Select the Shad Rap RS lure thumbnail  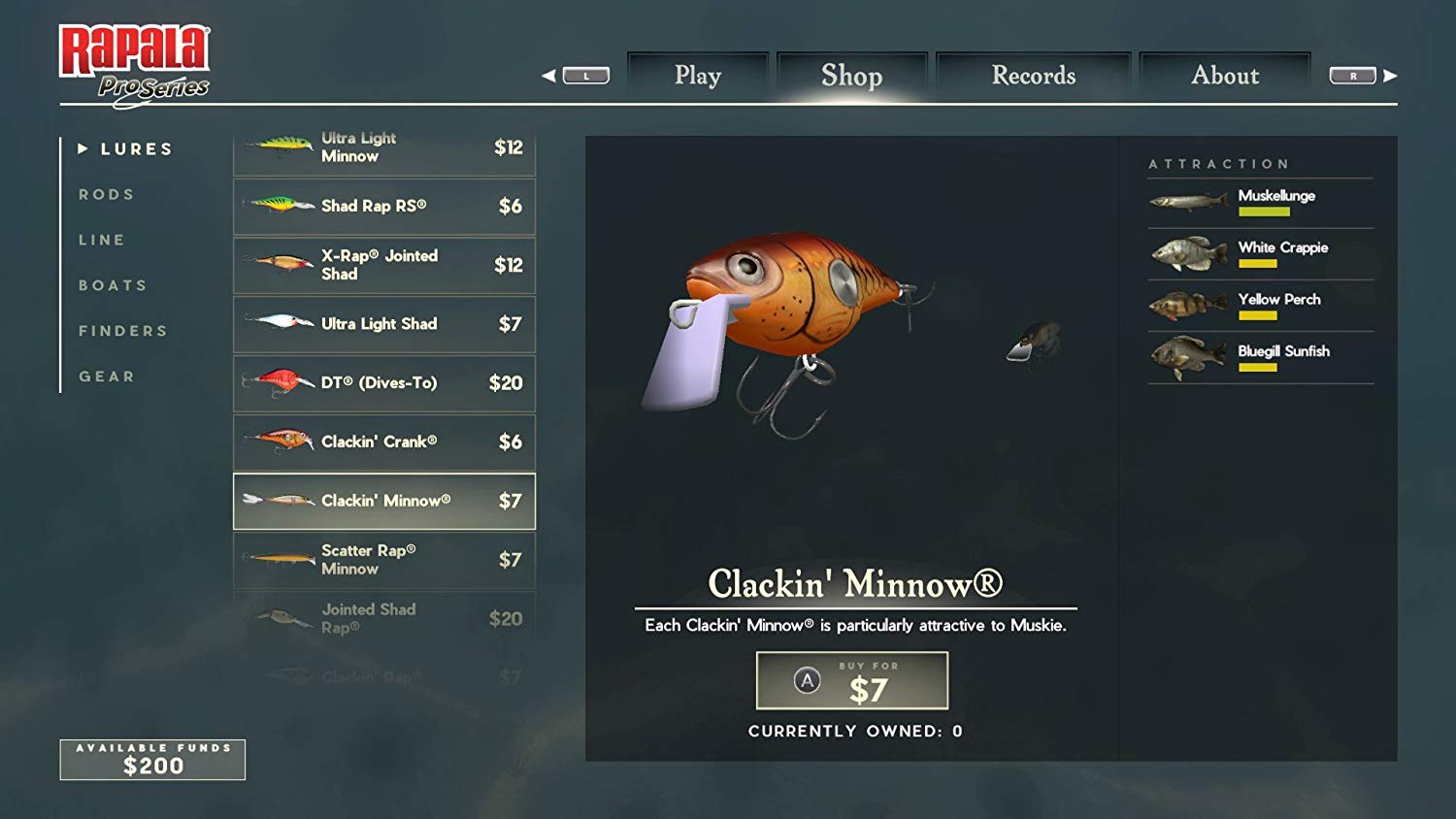pyautogui.click(x=280, y=206)
